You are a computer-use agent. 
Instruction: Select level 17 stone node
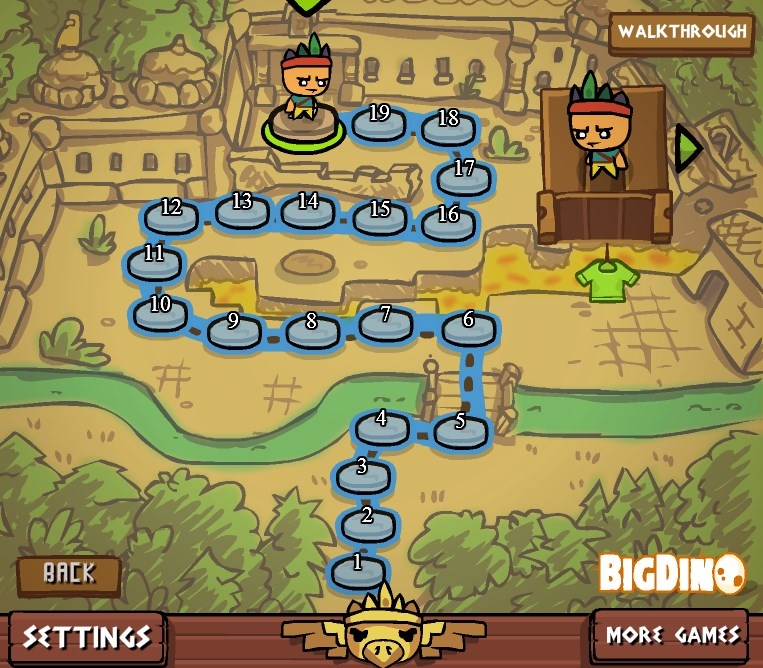[x=464, y=175]
